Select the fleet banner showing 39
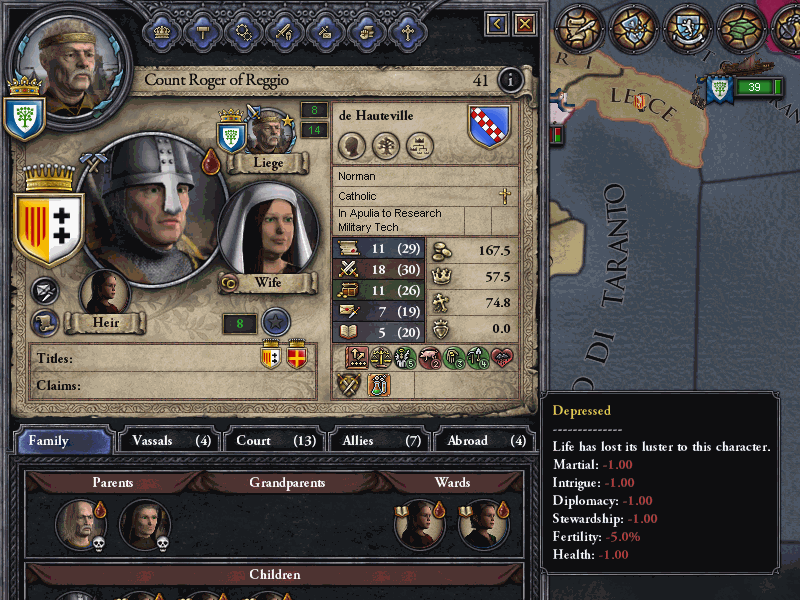This screenshot has width=800, height=600. (748, 88)
